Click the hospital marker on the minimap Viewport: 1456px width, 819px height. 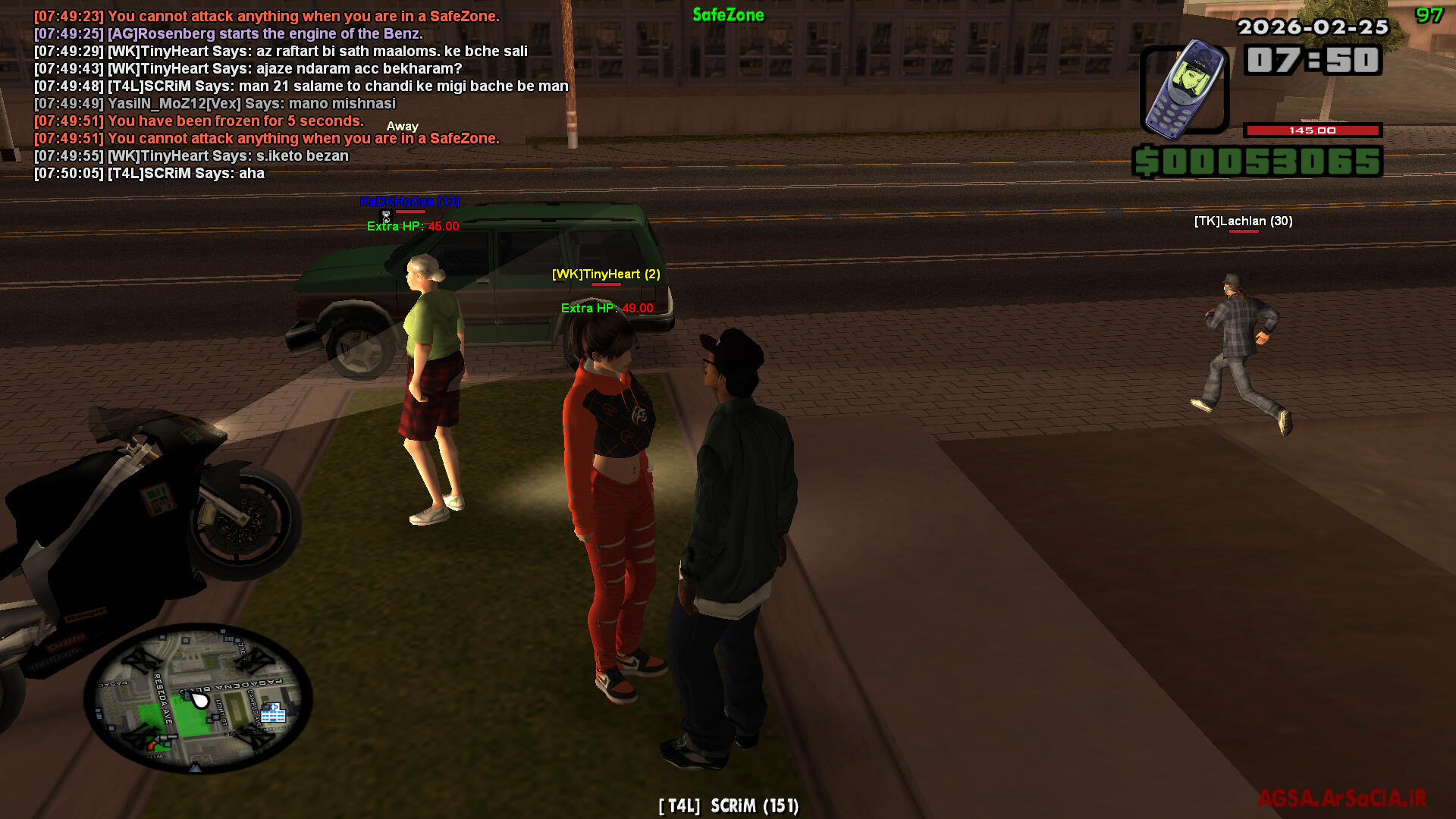coord(273,712)
